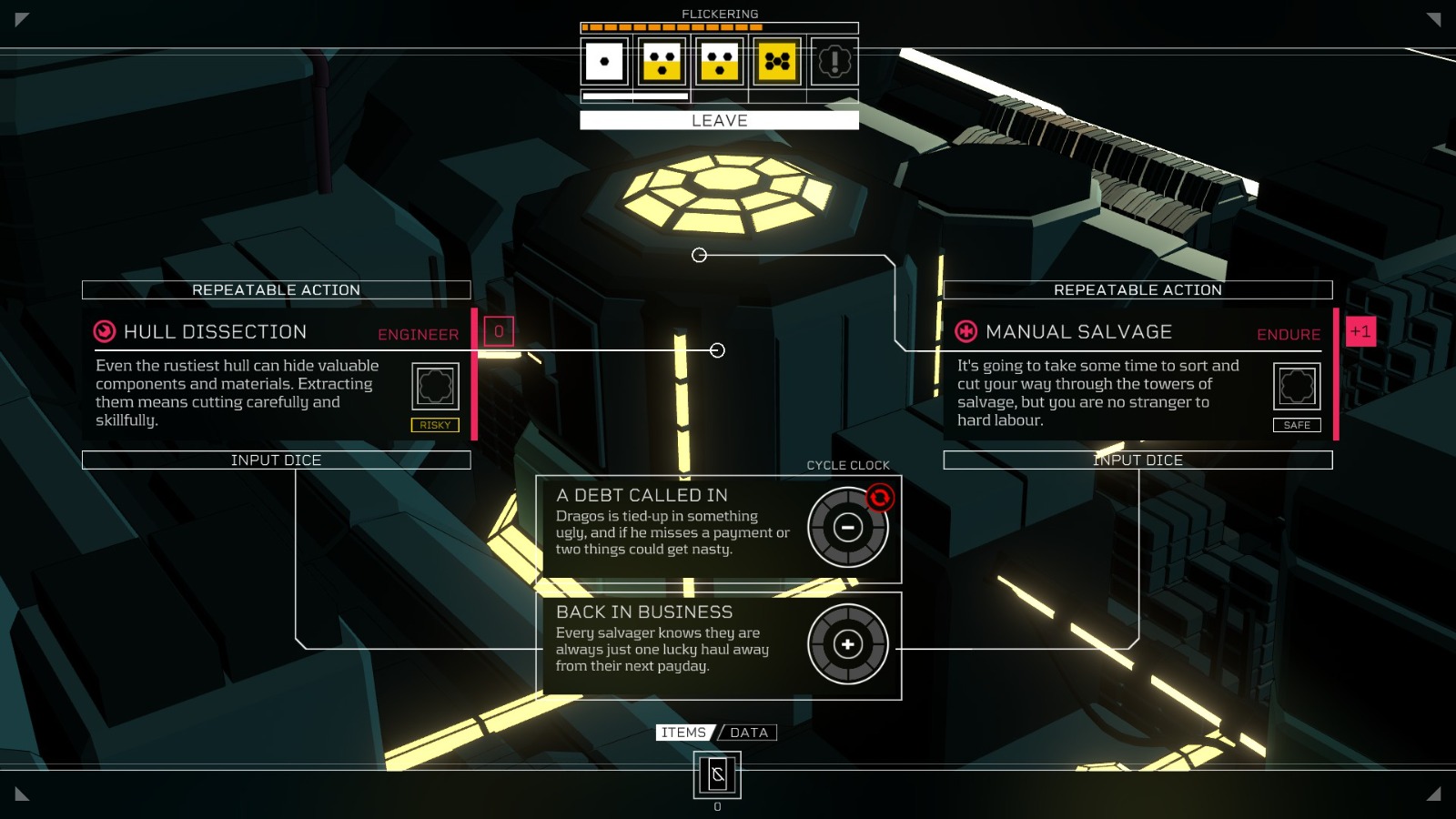Screen dimensions: 1456x819
Task: Select the second three-pip die
Action: point(719,61)
